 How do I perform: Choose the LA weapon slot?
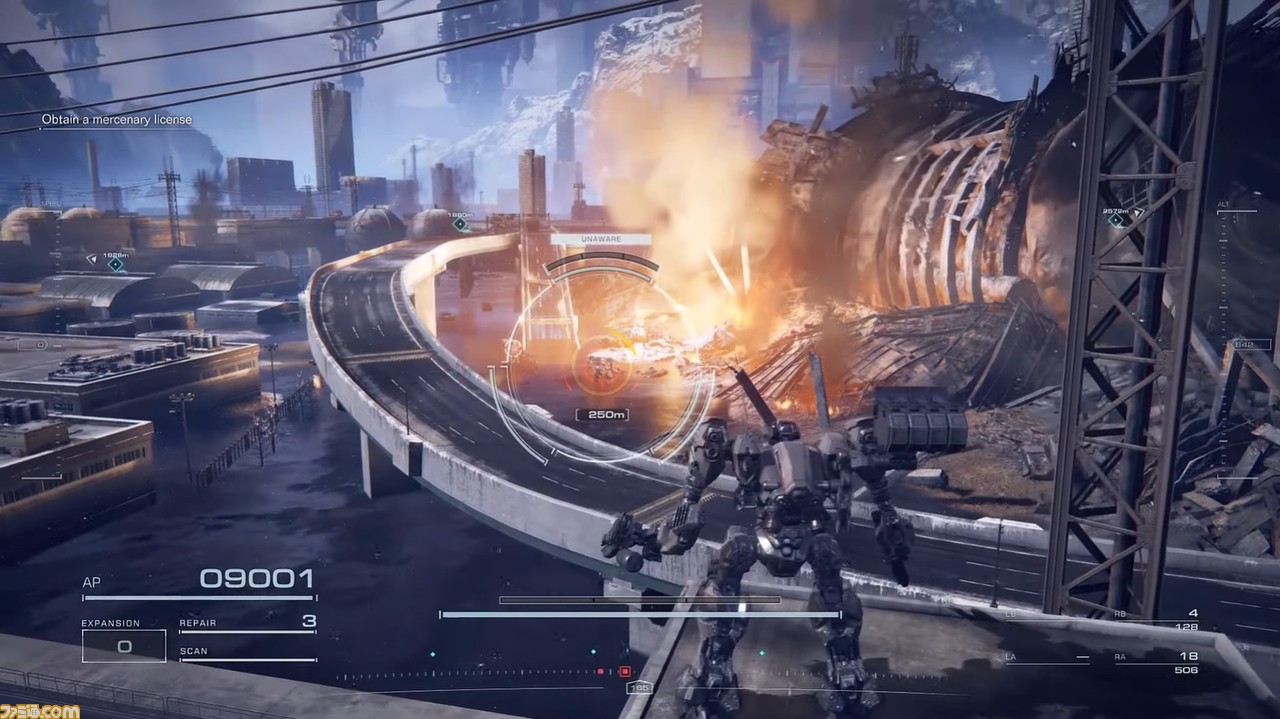coord(1047,659)
